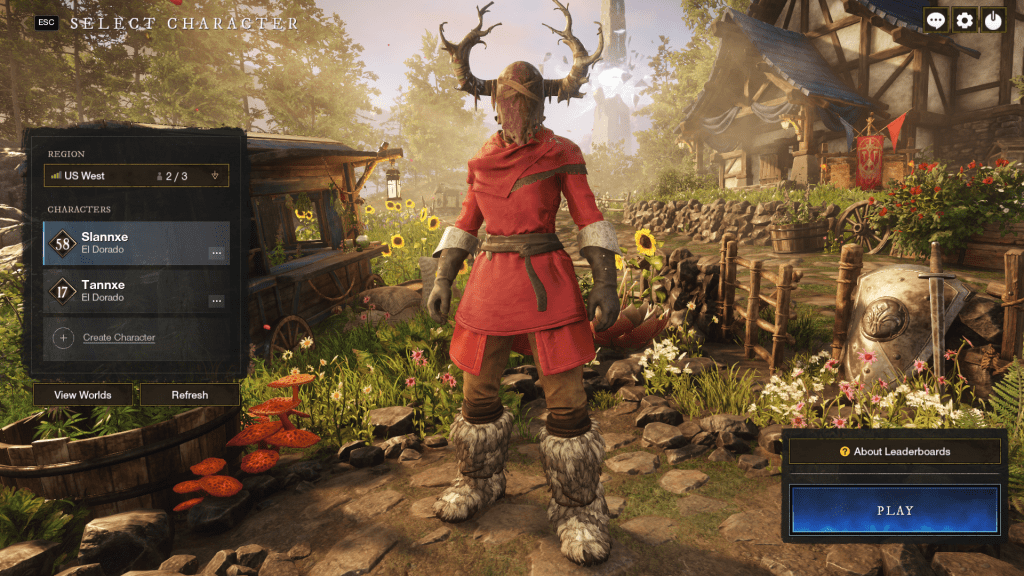Open the options menu for Slannxe

tap(216, 253)
